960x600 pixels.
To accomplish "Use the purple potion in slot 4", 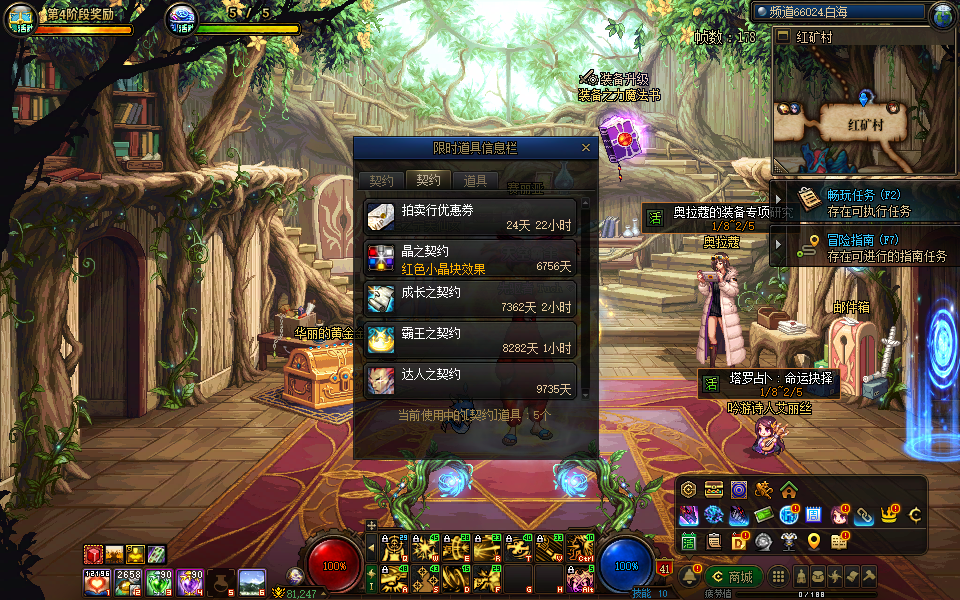I will click(190, 582).
